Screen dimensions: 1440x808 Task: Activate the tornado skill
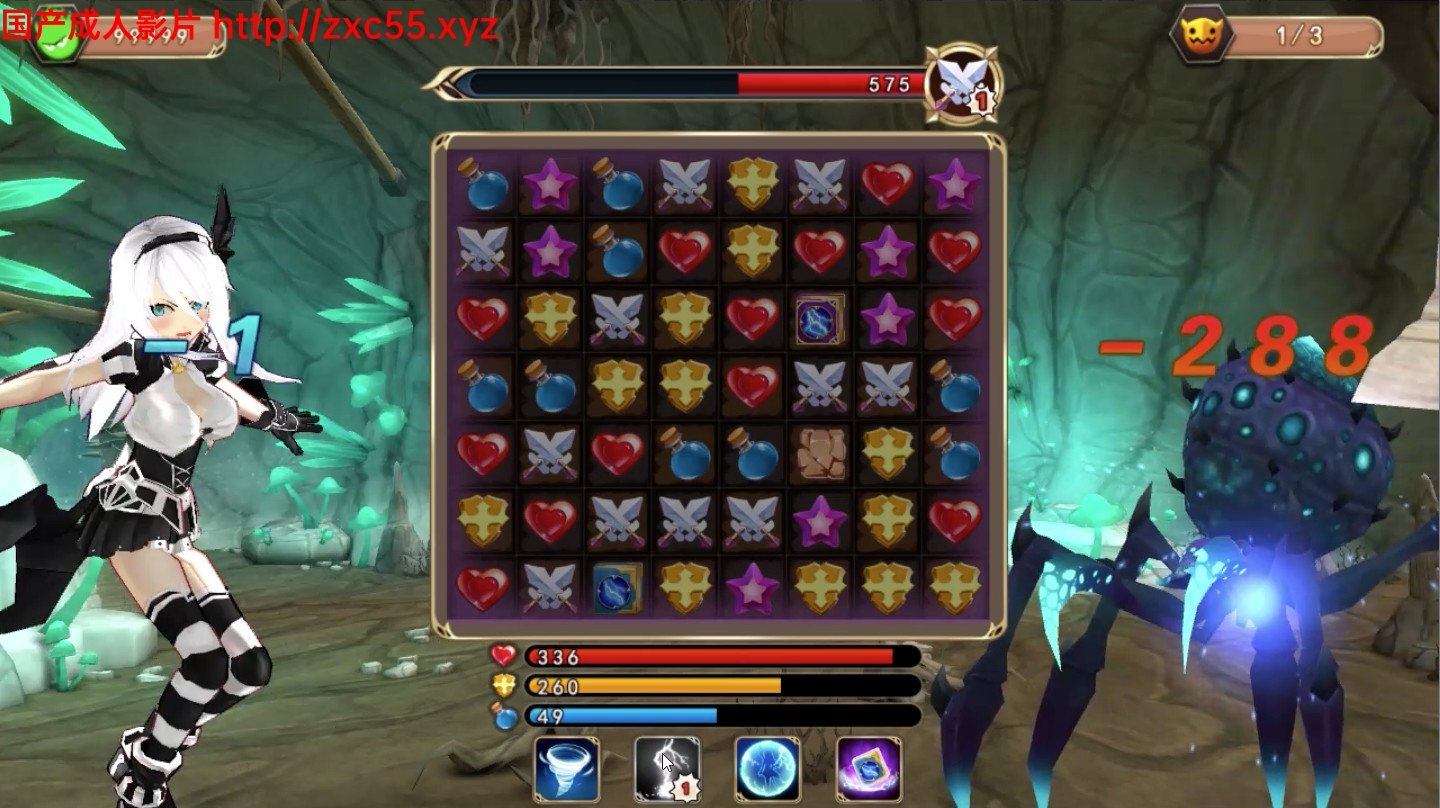(567, 769)
